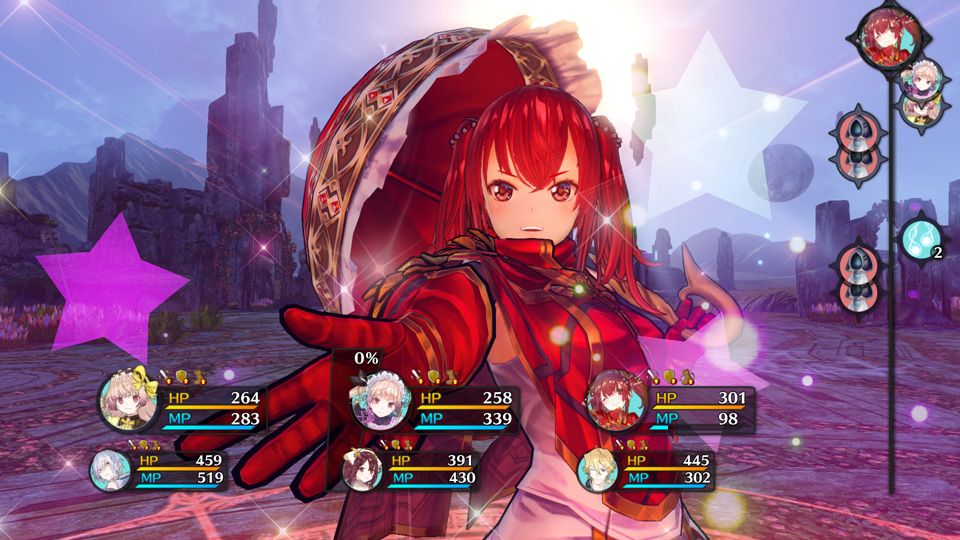The height and width of the screenshot is (540, 960).
Task: Choose the blond character portrait with 445 HP
Action: point(598,470)
